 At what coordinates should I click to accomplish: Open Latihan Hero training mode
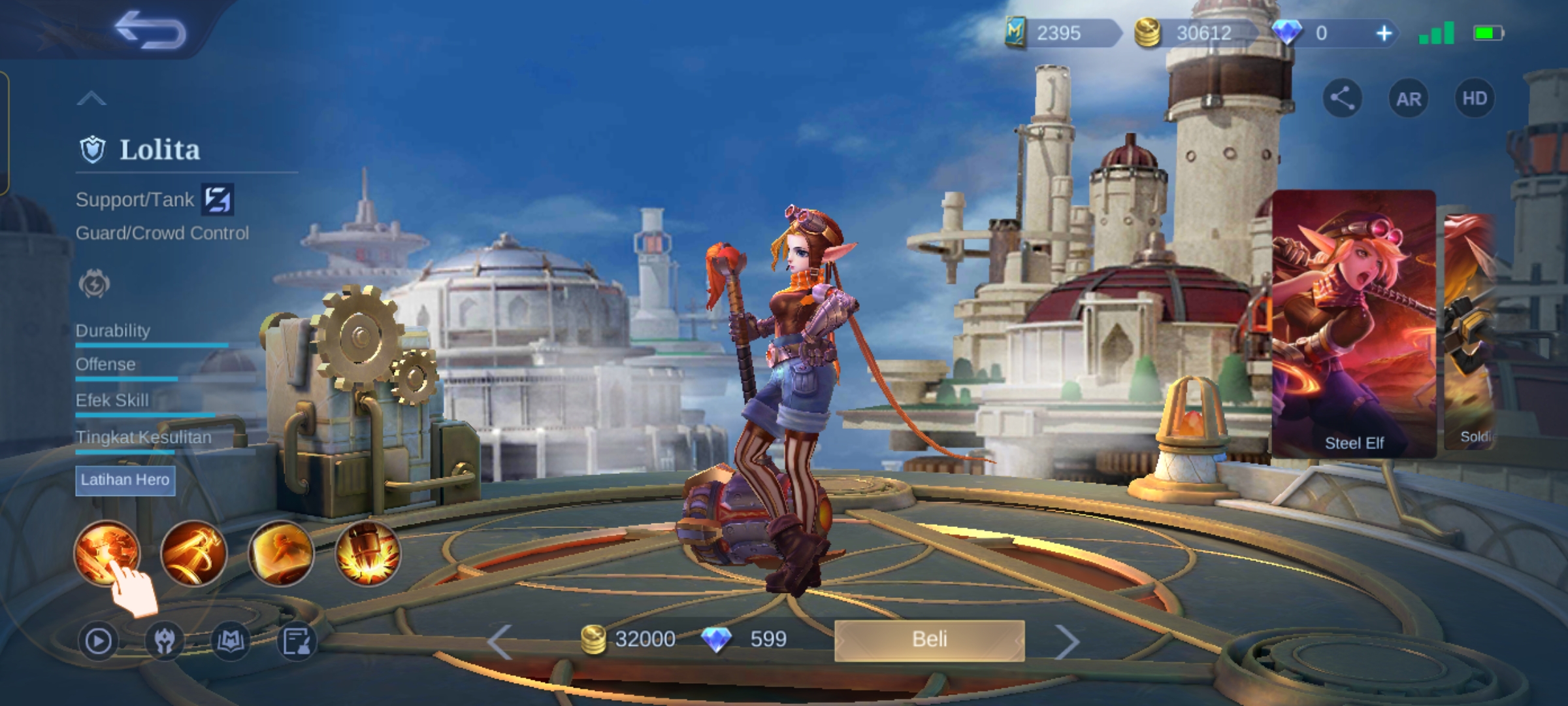pyautogui.click(x=125, y=480)
